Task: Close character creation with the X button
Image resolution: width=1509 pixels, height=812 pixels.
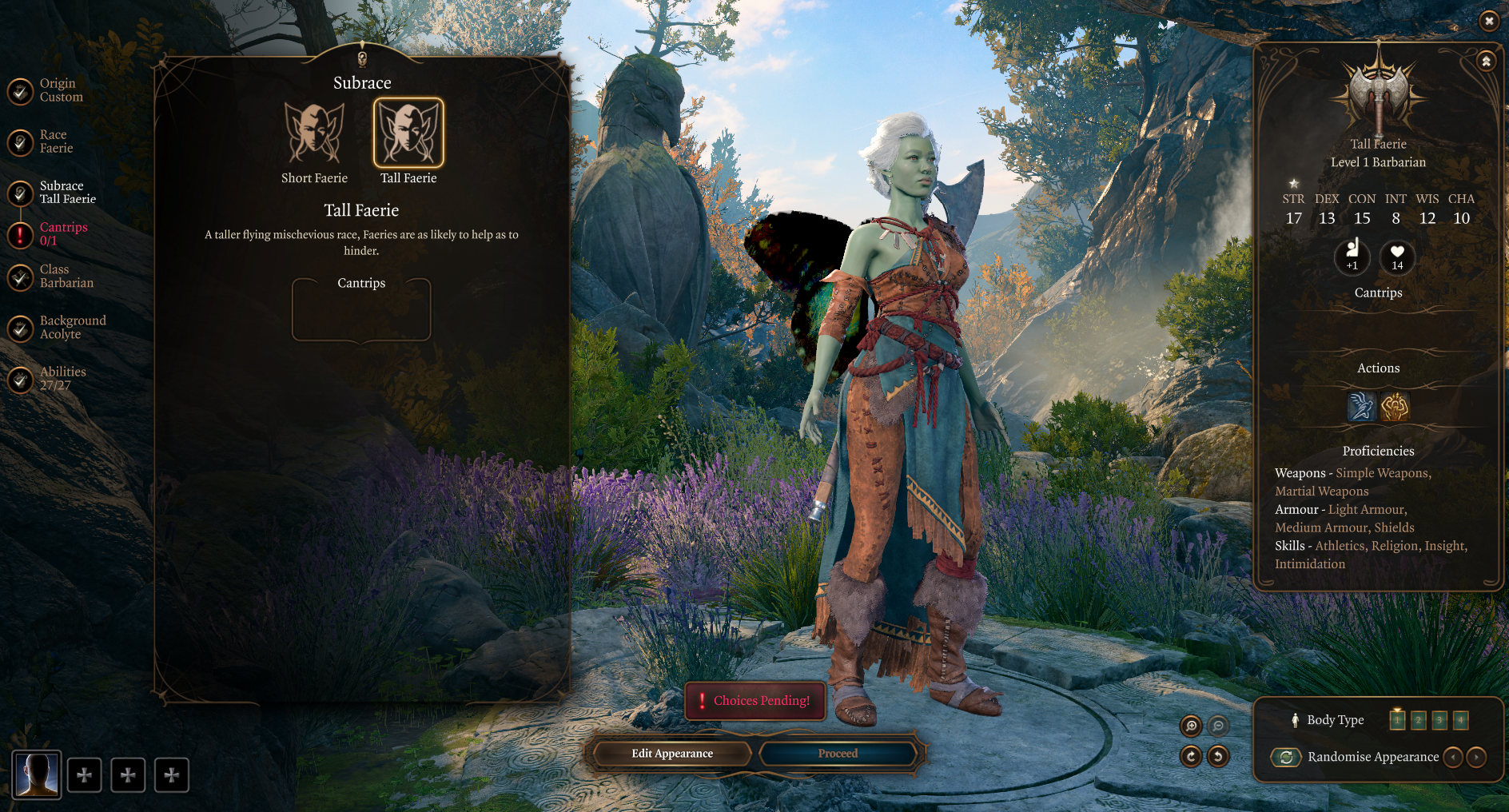Action: click(x=1488, y=21)
